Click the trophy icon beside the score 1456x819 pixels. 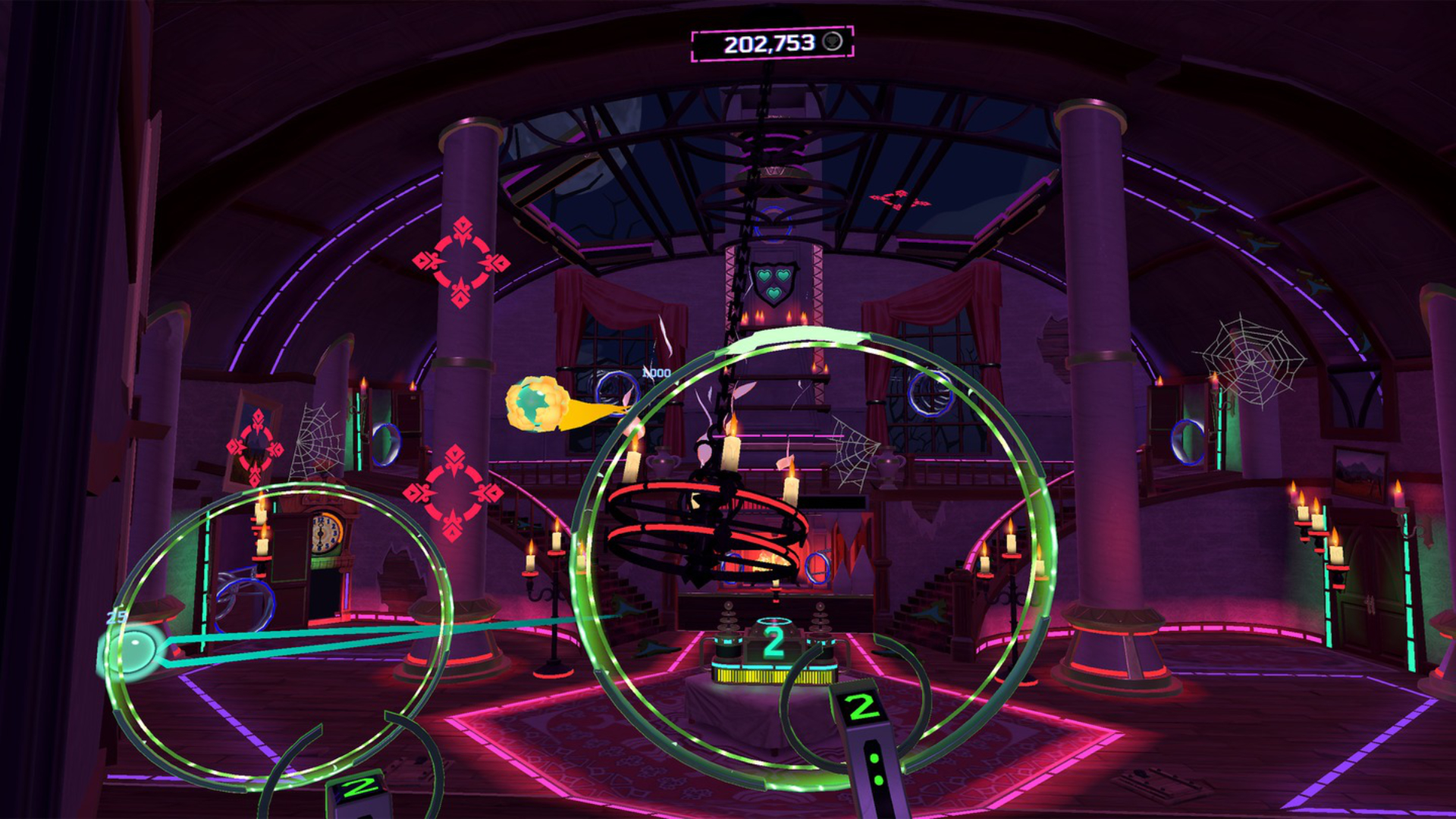[831, 43]
